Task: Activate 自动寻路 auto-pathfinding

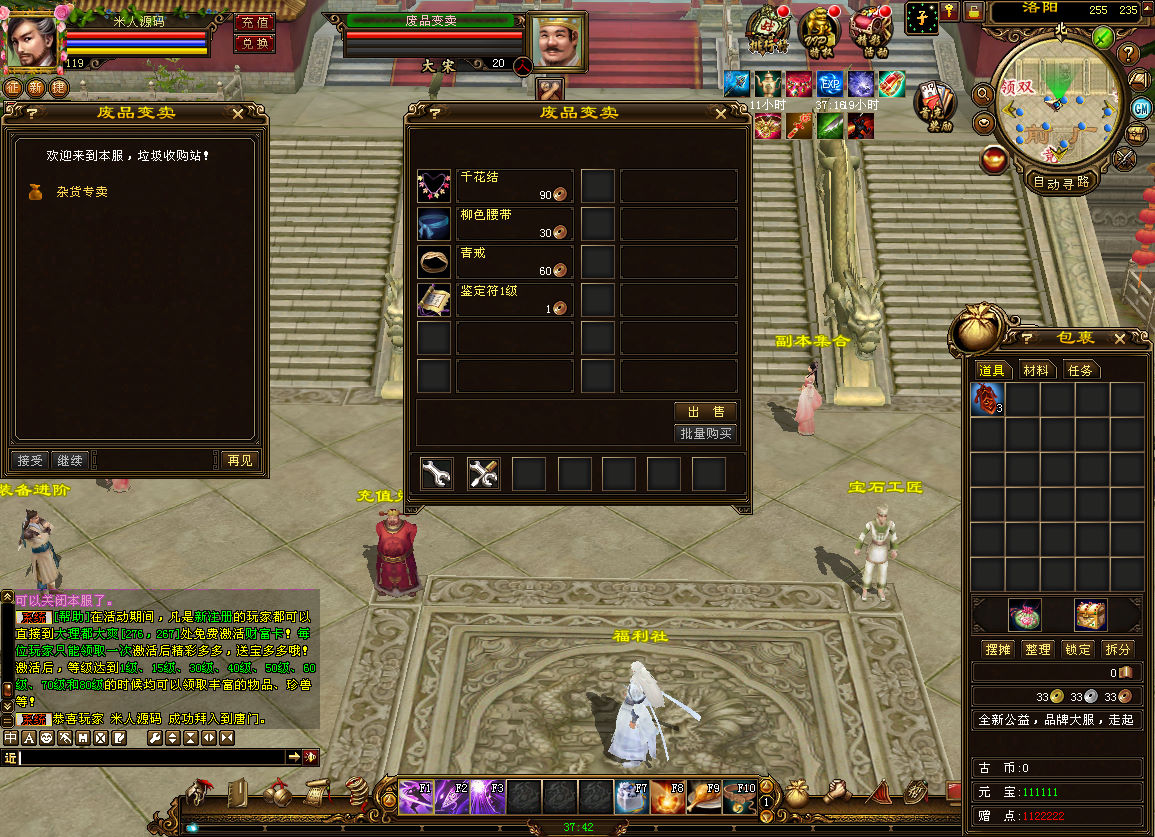Action: click(x=1060, y=183)
